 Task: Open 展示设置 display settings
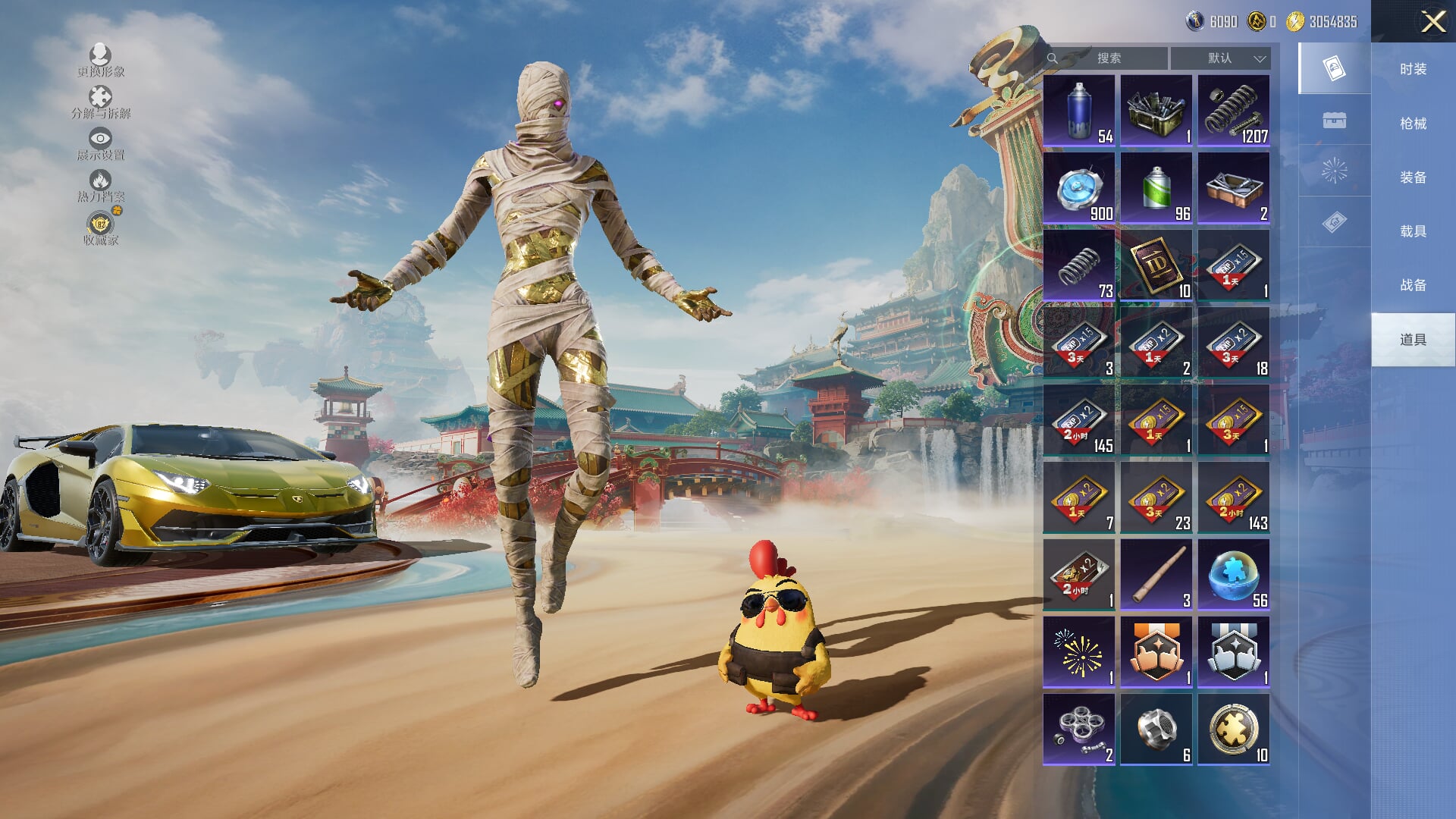(100, 143)
